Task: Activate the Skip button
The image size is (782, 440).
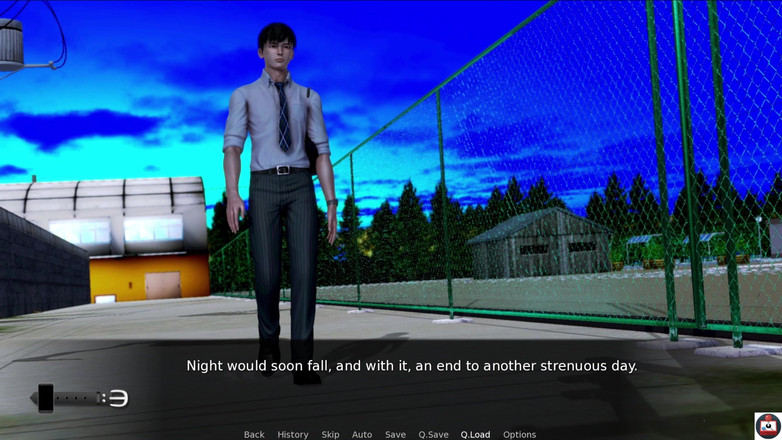Action: [330, 434]
